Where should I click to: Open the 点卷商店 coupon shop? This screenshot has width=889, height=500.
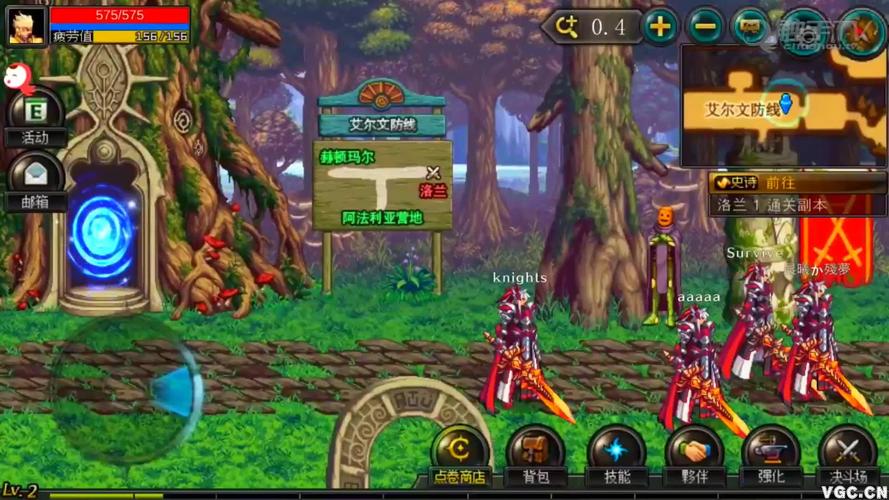click(459, 457)
